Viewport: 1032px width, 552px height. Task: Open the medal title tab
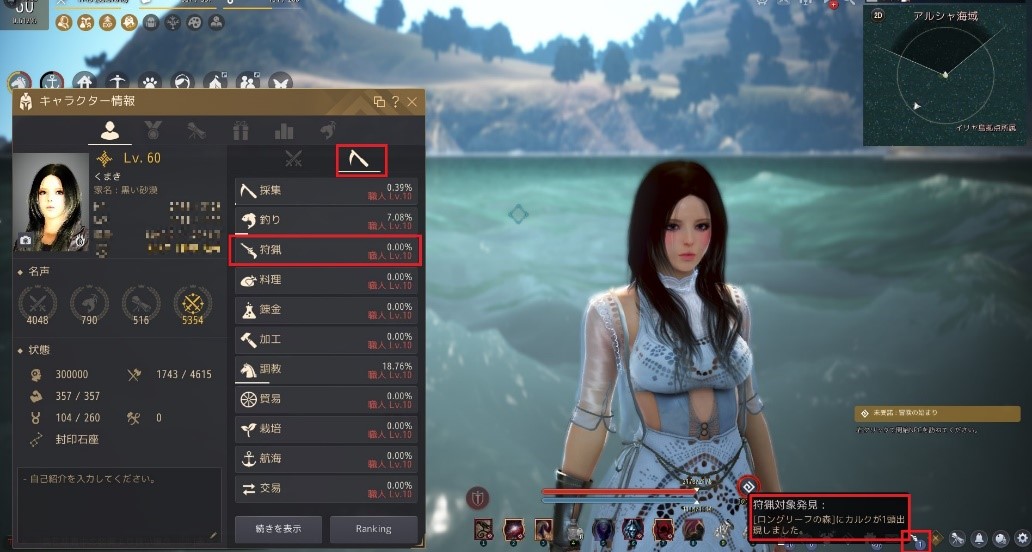pyautogui.click(x=154, y=130)
